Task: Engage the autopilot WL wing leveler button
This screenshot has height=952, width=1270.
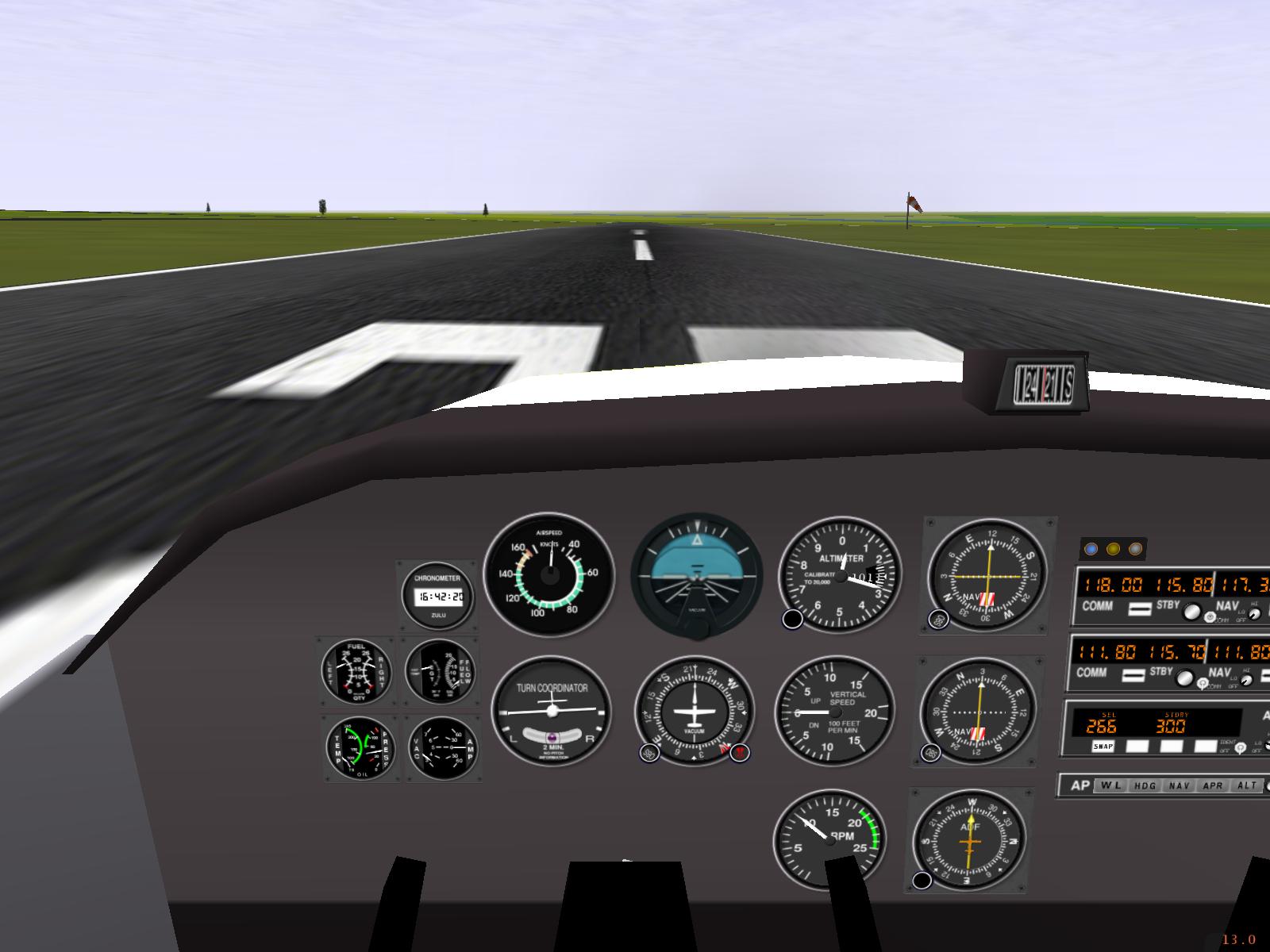Action: [1110, 785]
